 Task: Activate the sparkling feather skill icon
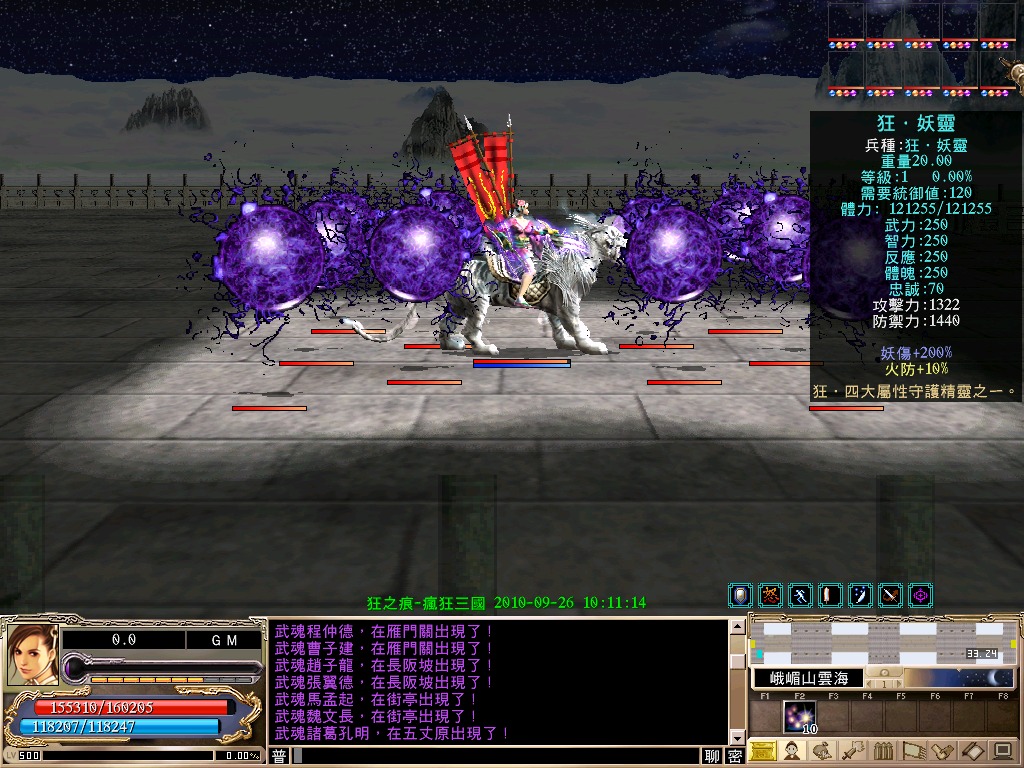tap(860, 596)
